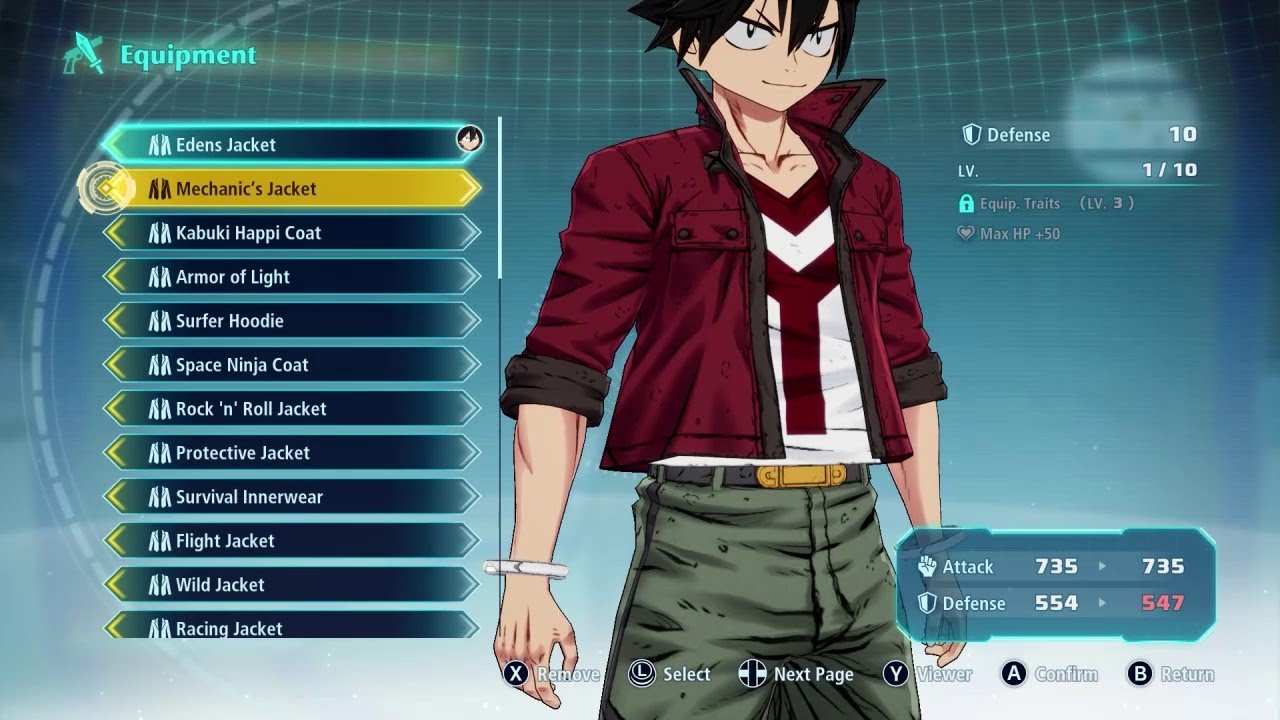
Task: Select Armor of Light from the list
Action: pyautogui.click(x=290, y=277)
